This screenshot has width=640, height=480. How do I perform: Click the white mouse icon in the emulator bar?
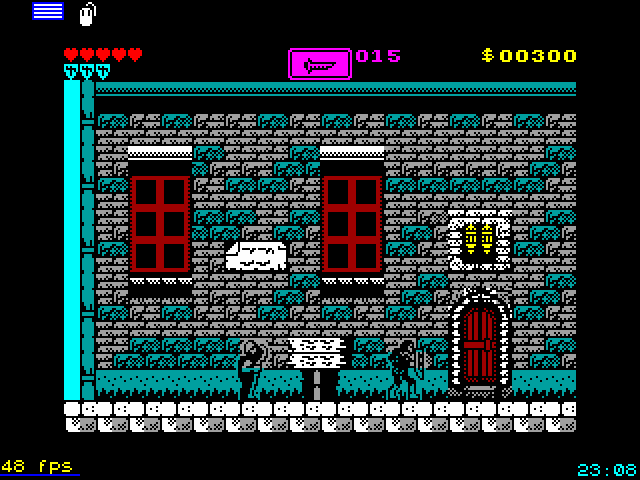[87, 14]
